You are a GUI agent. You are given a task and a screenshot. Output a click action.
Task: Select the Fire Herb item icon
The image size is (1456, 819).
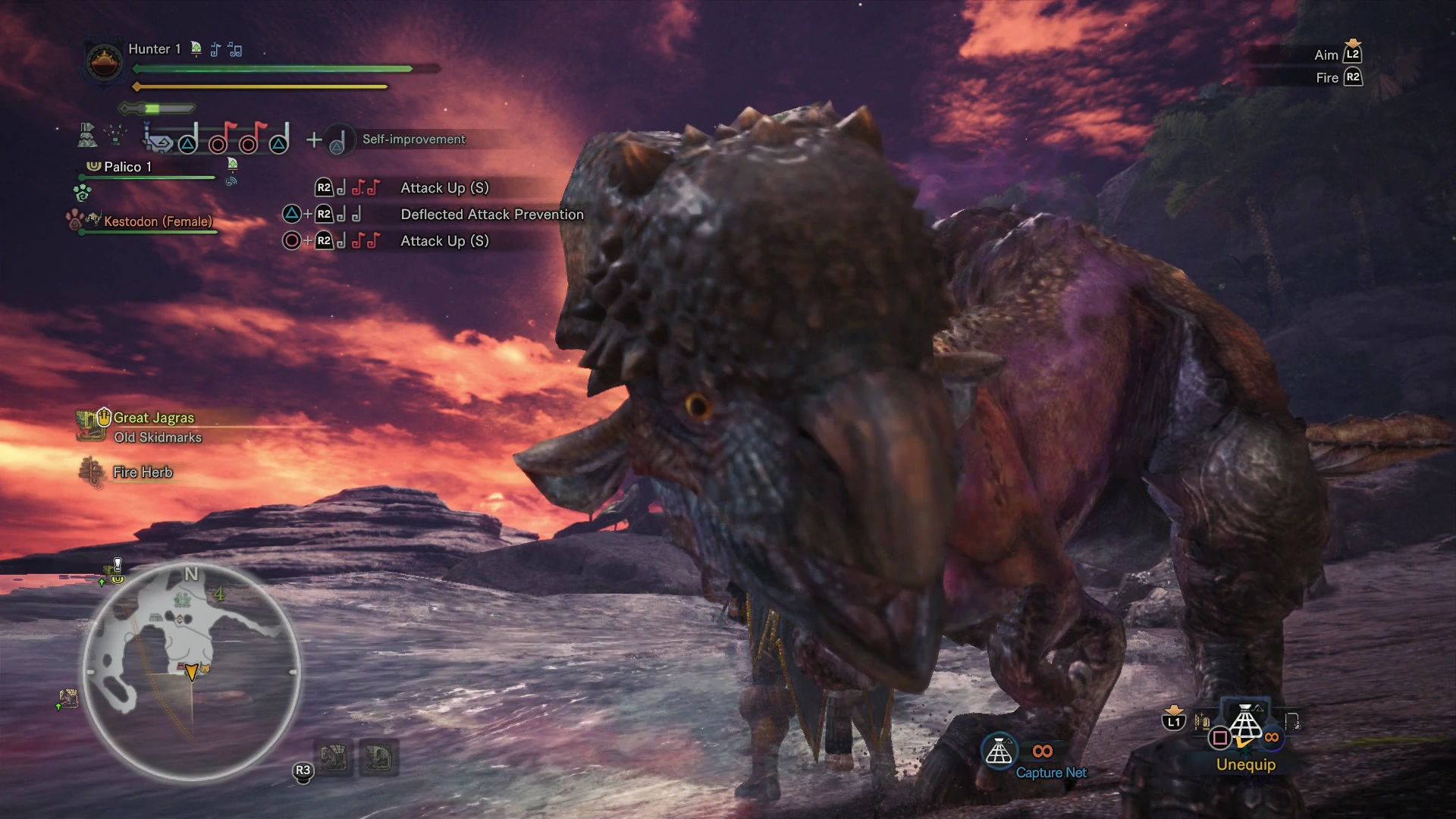[x=93, y=472]
